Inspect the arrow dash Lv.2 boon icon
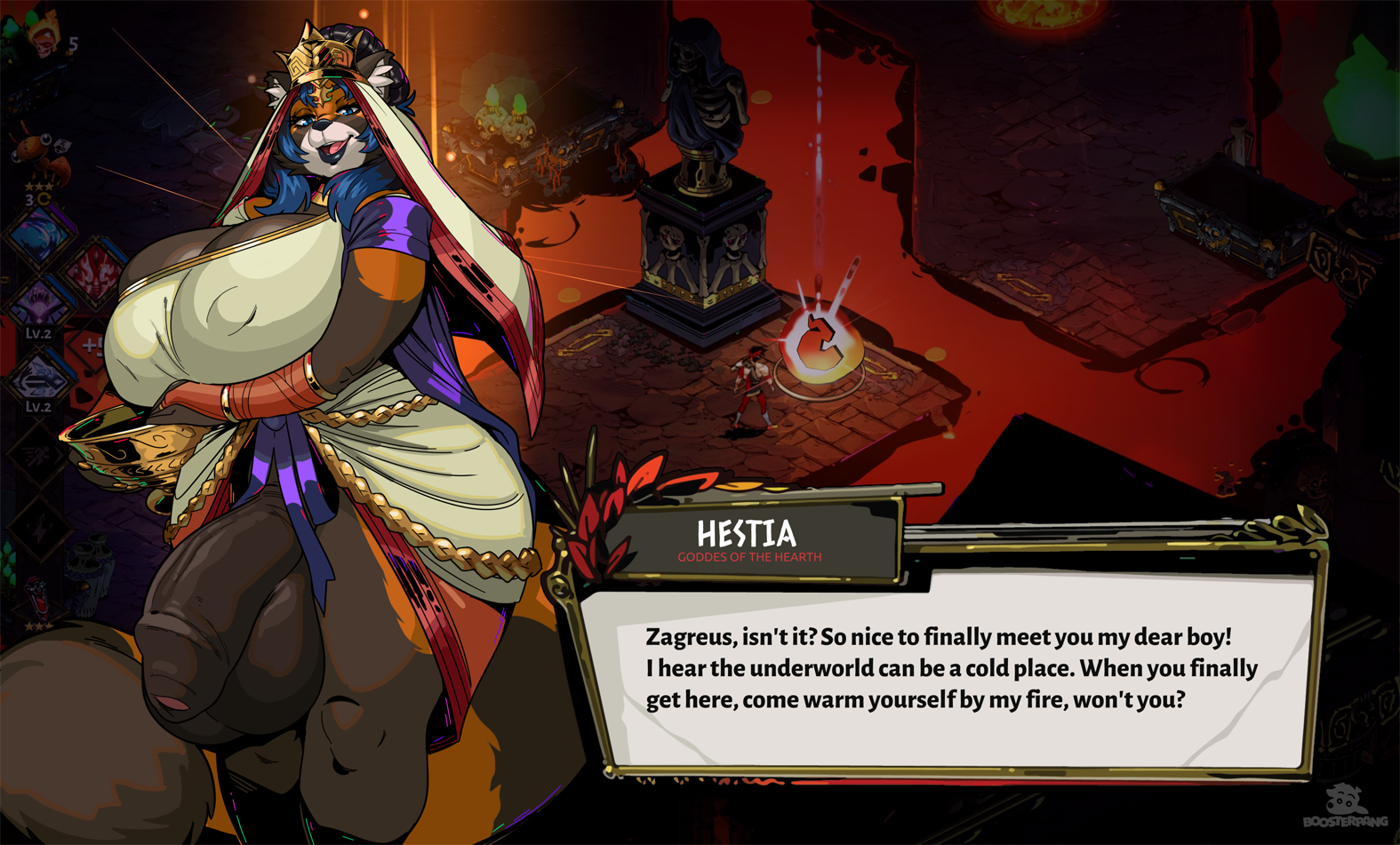Screen dimensions: 1400x845 point(37,378)
